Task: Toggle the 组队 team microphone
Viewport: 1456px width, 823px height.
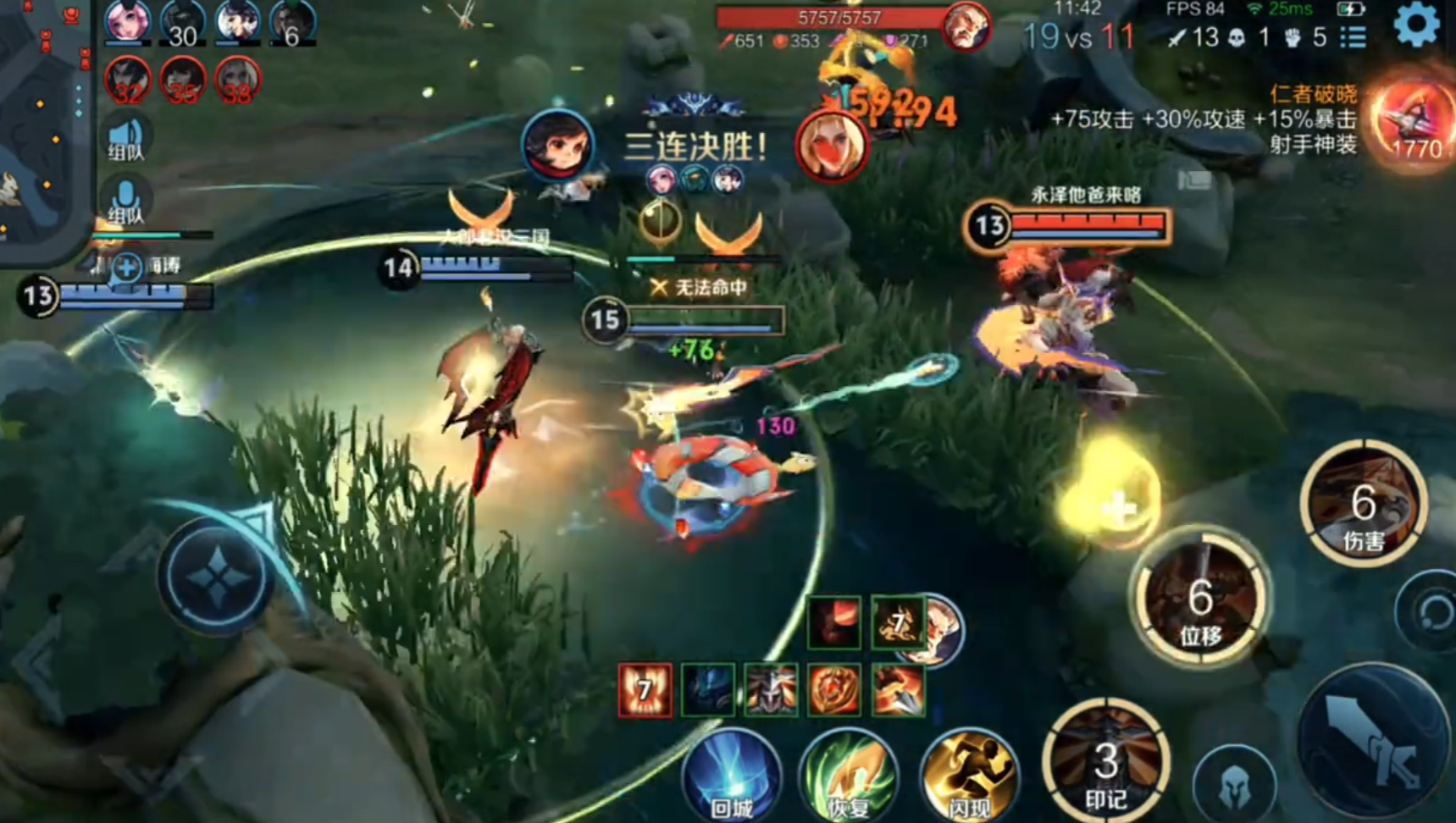Action: point(126,201)
